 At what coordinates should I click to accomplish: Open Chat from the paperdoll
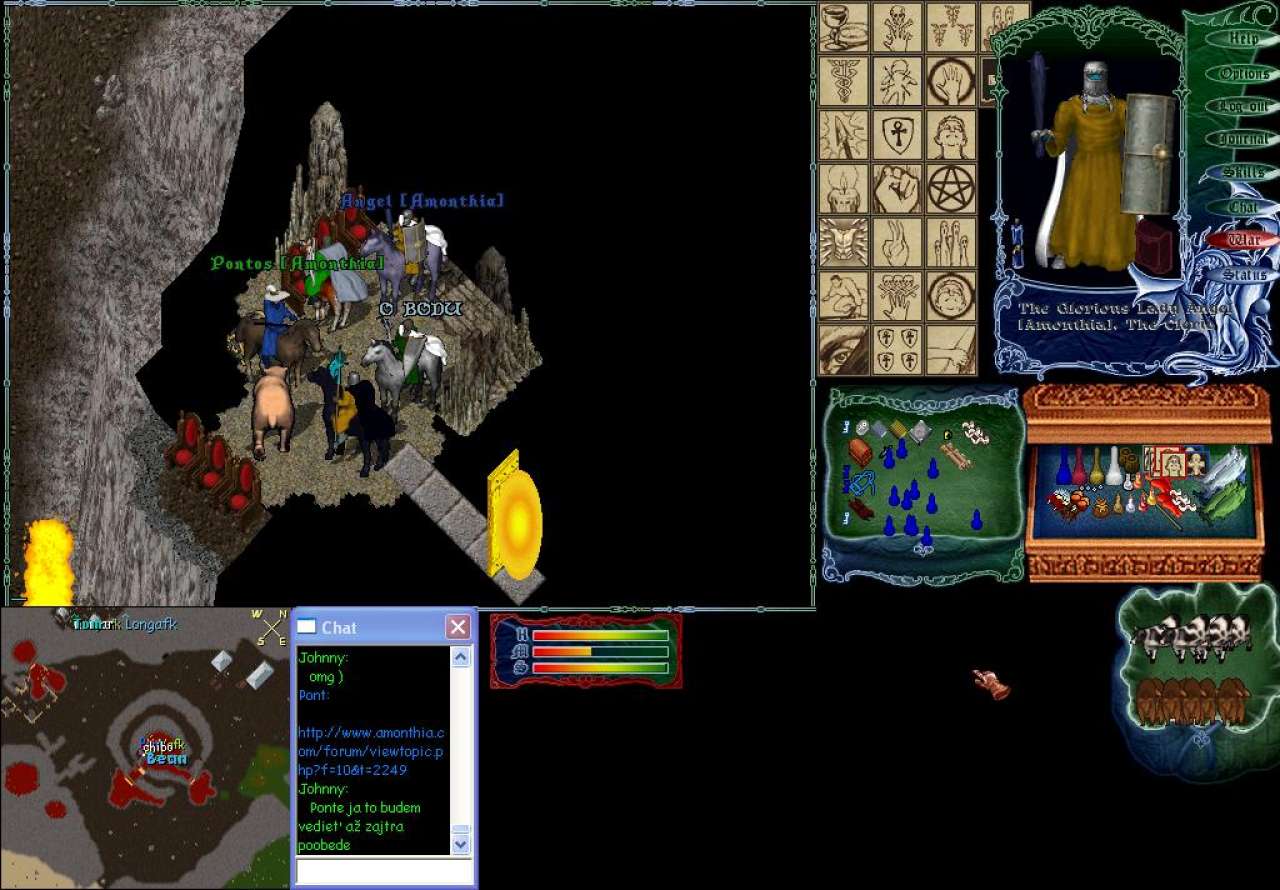click(1243, 207)
